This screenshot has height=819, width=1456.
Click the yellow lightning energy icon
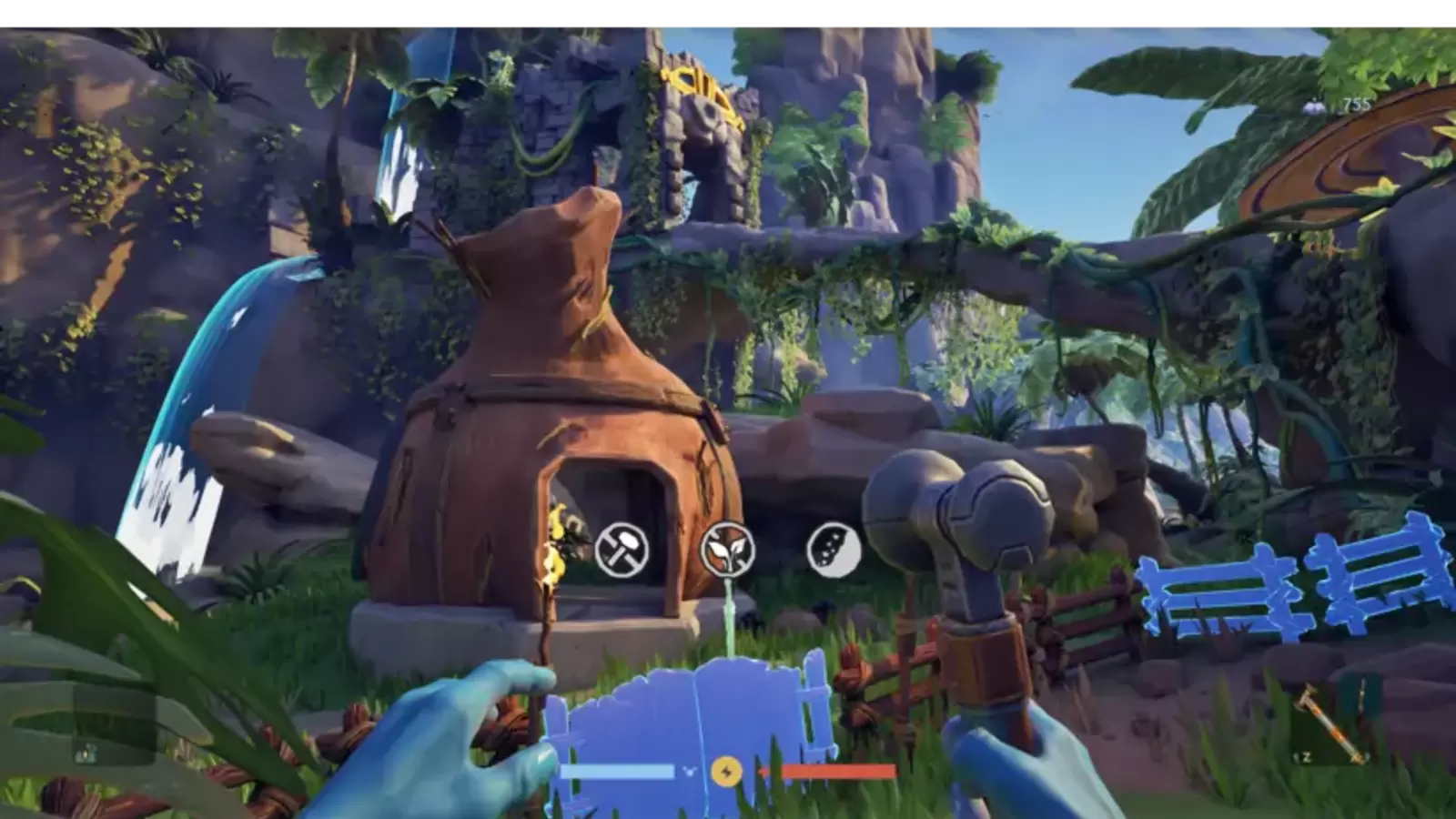(x=726, y=772)
